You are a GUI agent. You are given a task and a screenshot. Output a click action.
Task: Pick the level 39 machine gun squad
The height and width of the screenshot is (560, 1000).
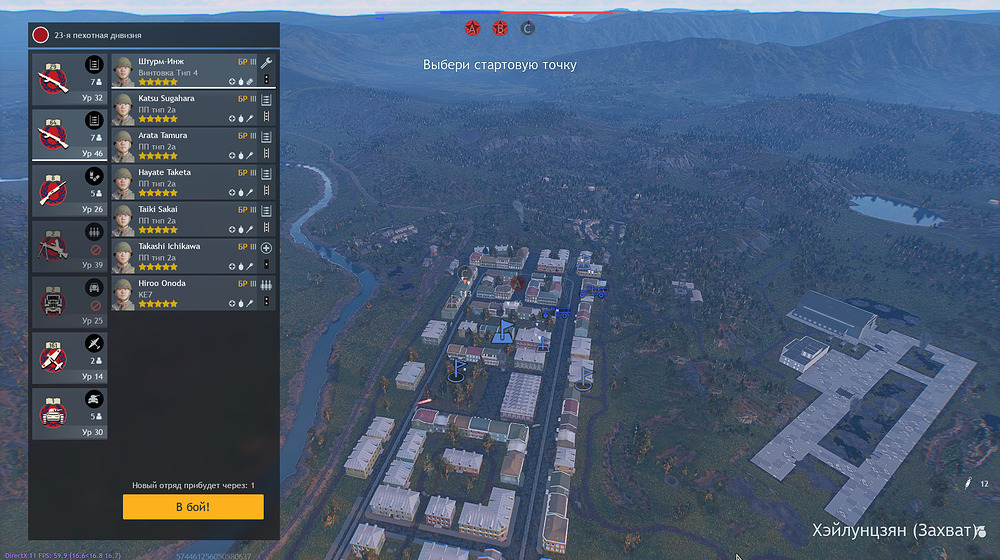pos(70,247)
